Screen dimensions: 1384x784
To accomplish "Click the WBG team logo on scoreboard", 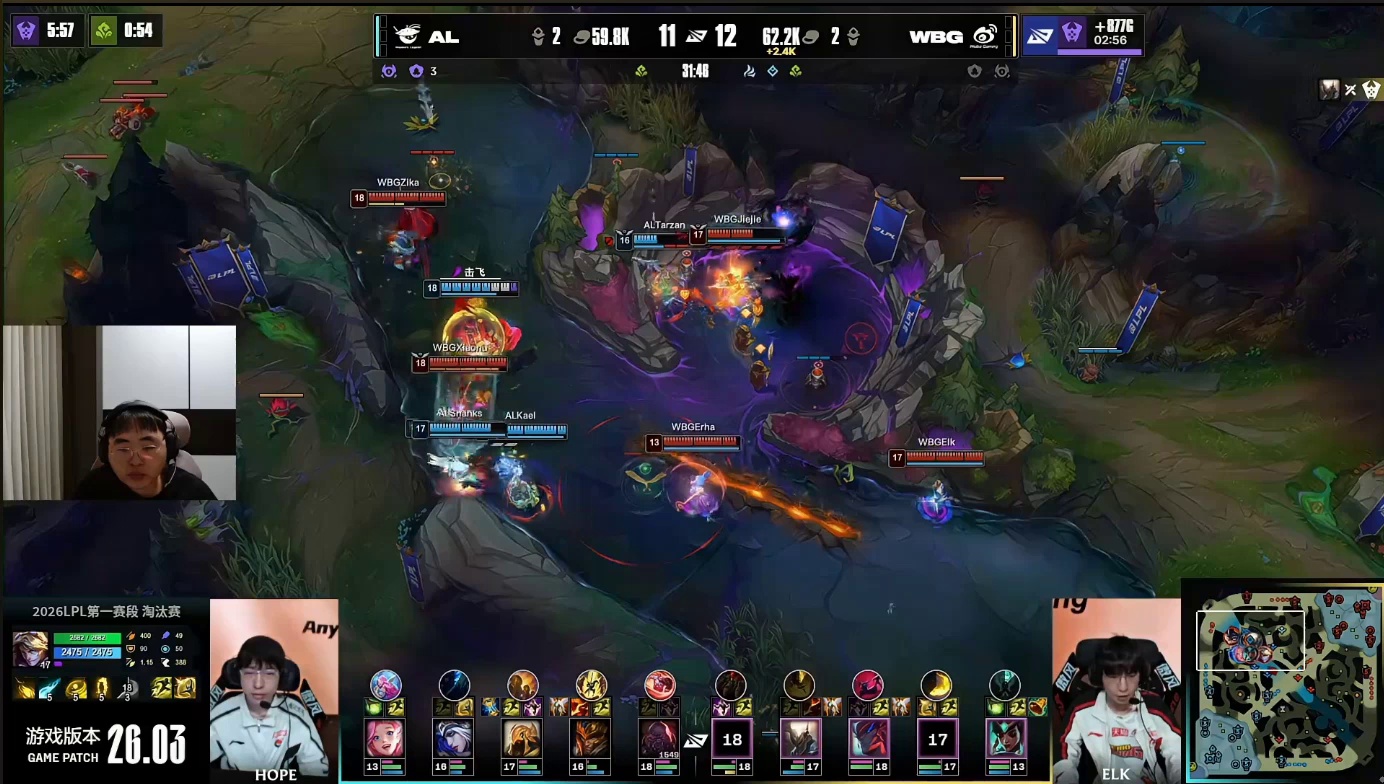I will click(985, 36).
